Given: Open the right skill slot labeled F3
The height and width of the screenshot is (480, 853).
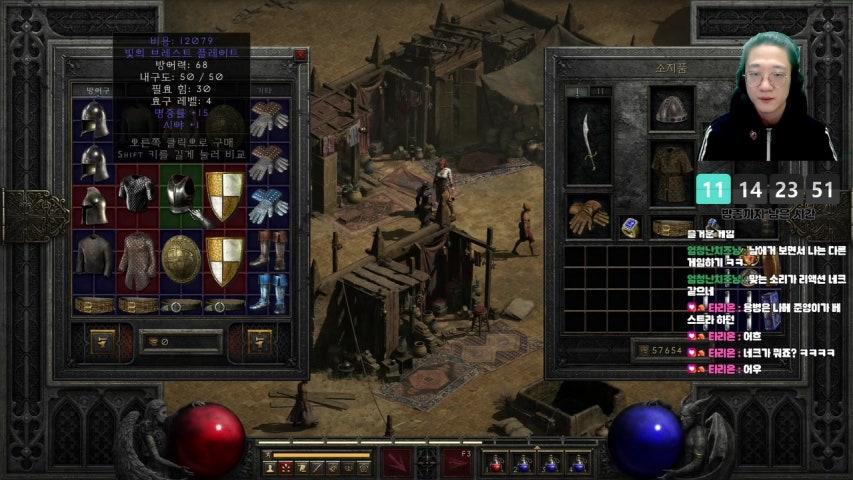Looking at the screenshot, I should coord(459,462).
